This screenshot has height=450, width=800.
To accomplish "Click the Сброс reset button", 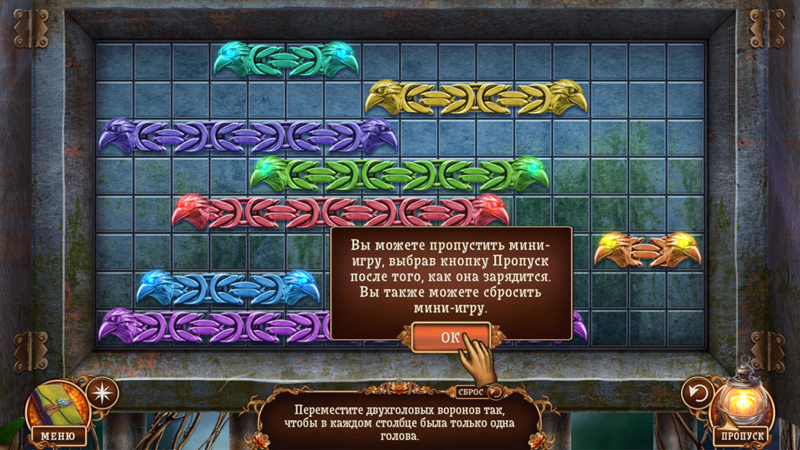I will (x=474, y=393).
